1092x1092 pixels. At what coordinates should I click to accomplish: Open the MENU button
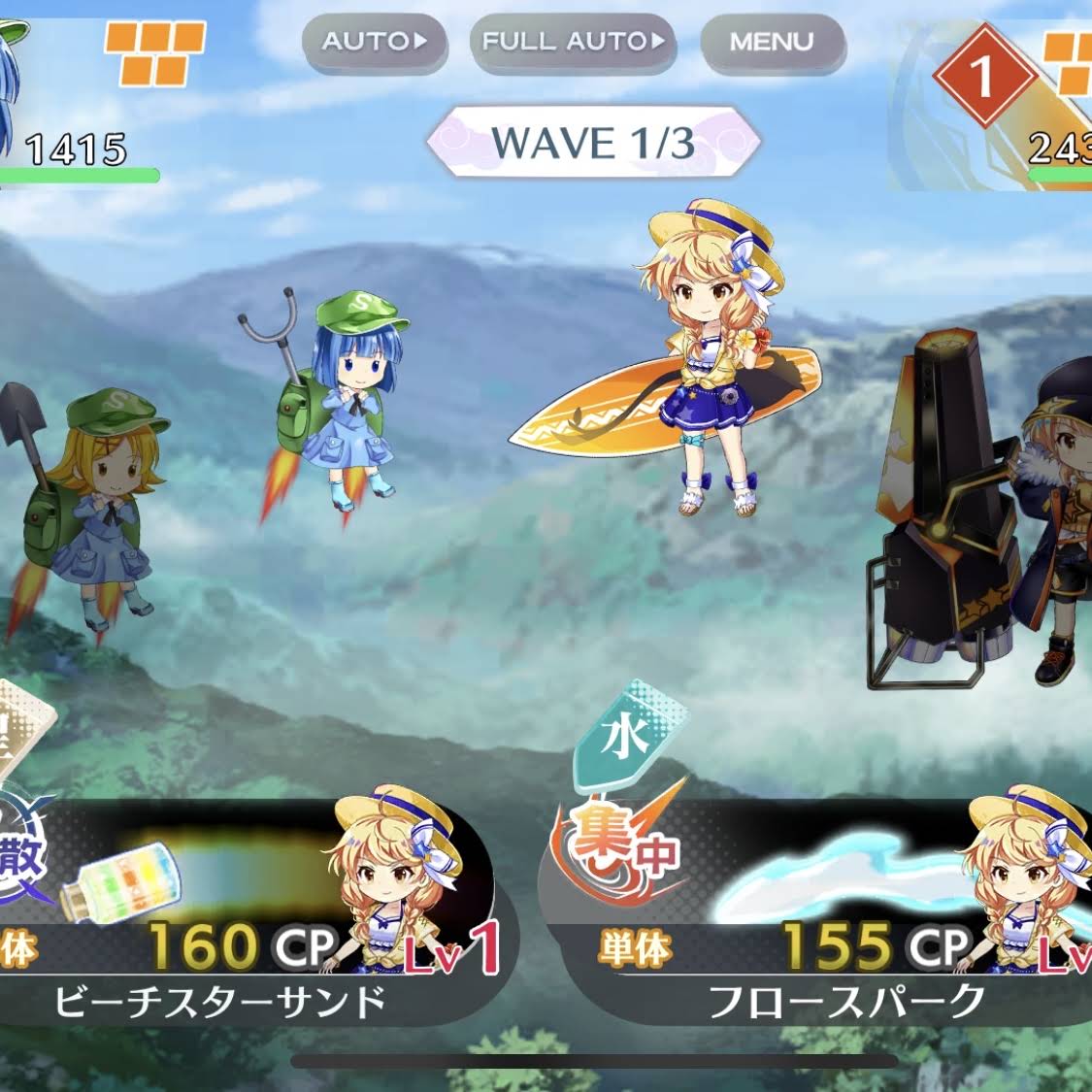pos(772,42)
